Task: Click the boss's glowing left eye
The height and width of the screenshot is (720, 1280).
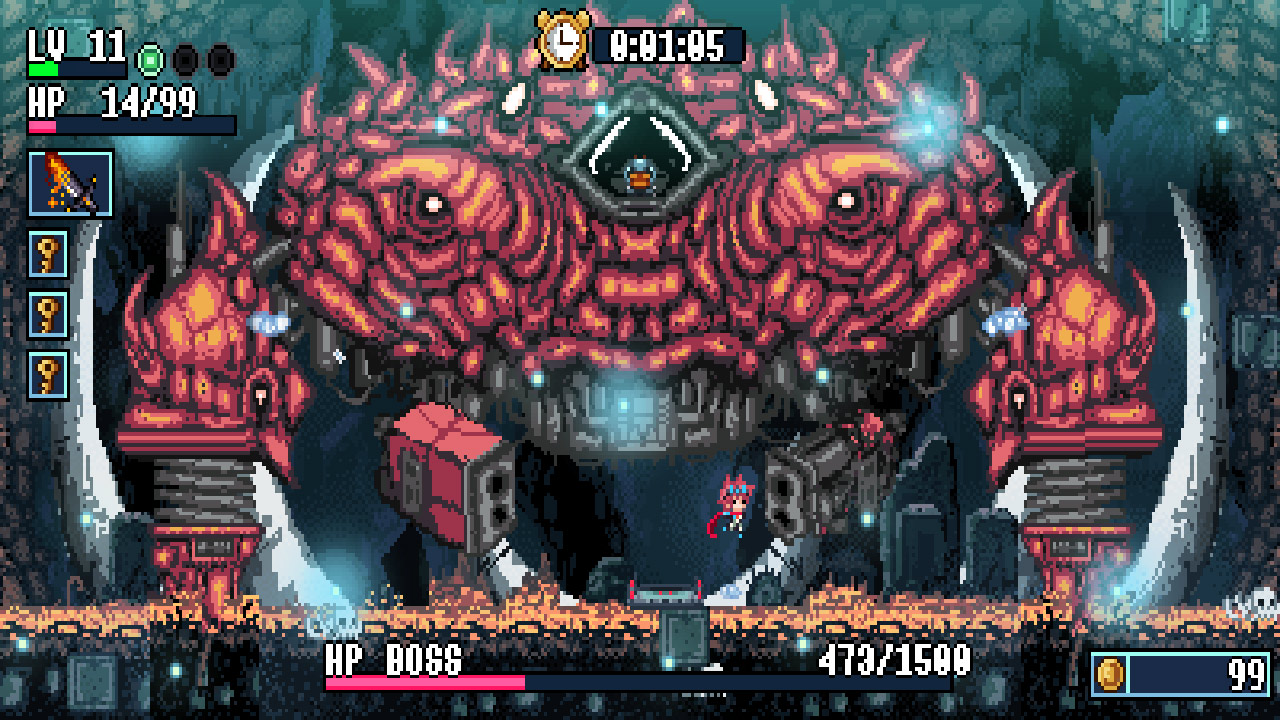Action: [434, 205]
